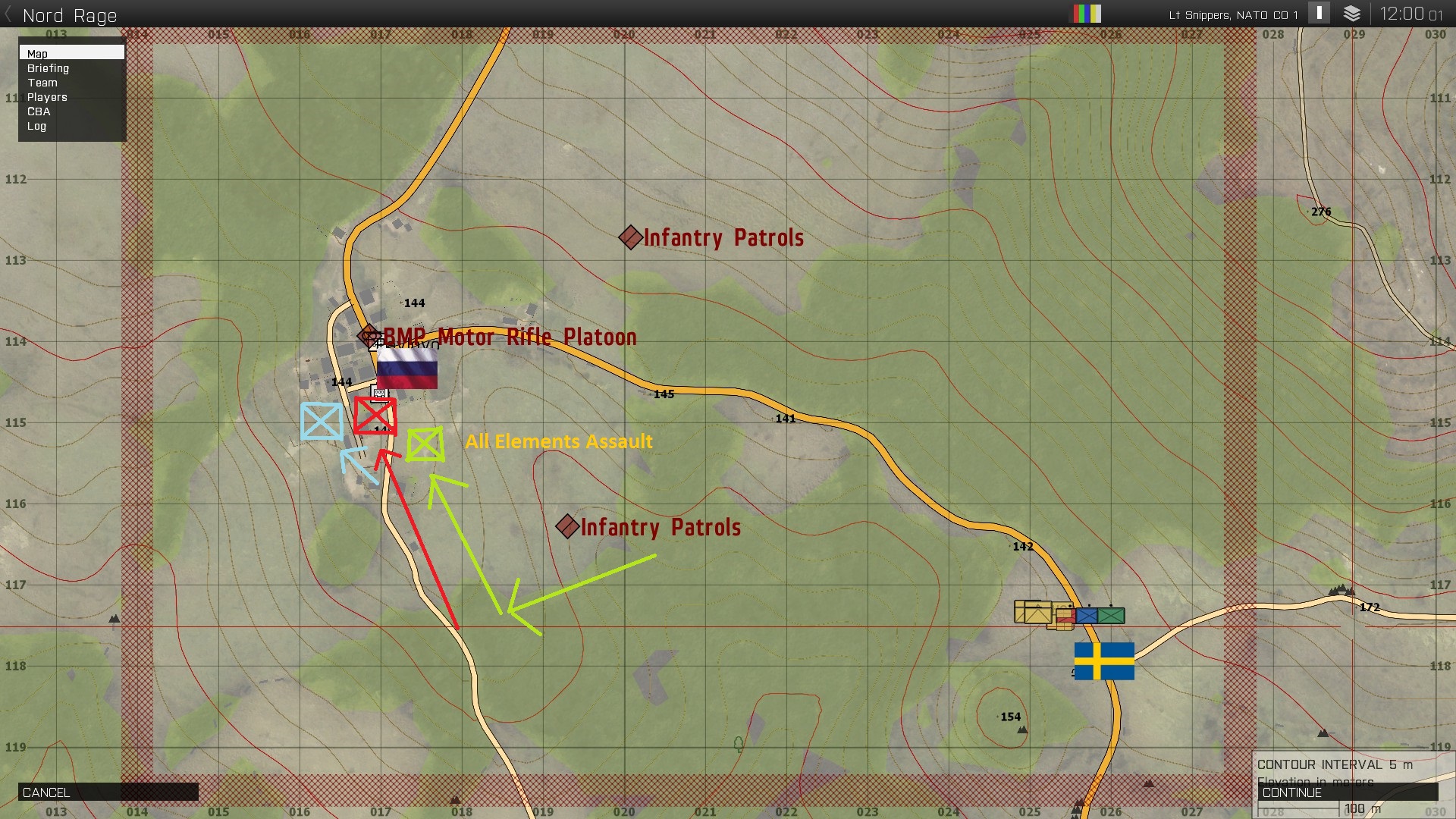Go back using the arrow beside Nord Rage
This screenshot has width=1456, height=819.
[8, 15]
